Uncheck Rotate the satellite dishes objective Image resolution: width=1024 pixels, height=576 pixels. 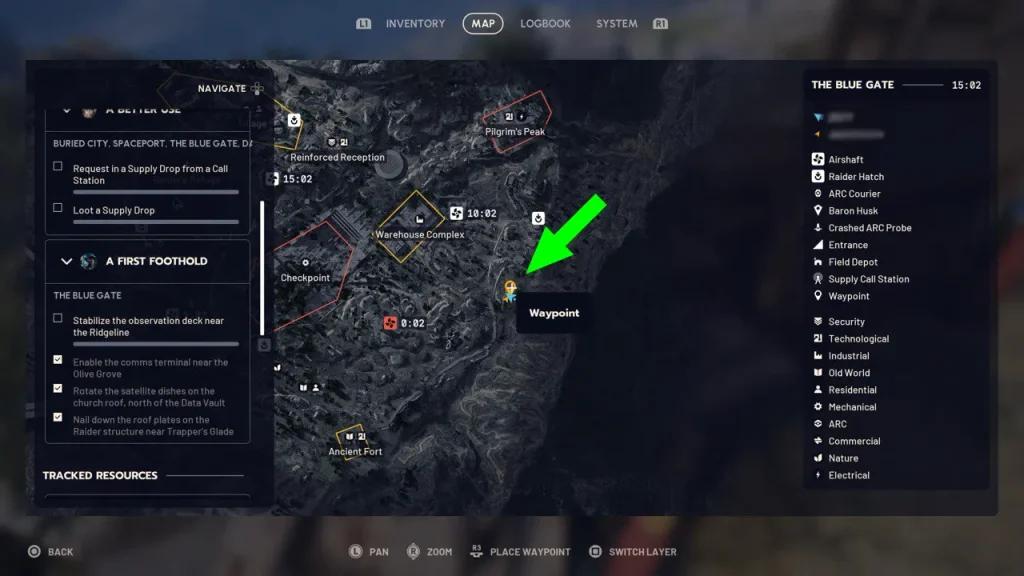pyautogui.click(x=58, y=389)
